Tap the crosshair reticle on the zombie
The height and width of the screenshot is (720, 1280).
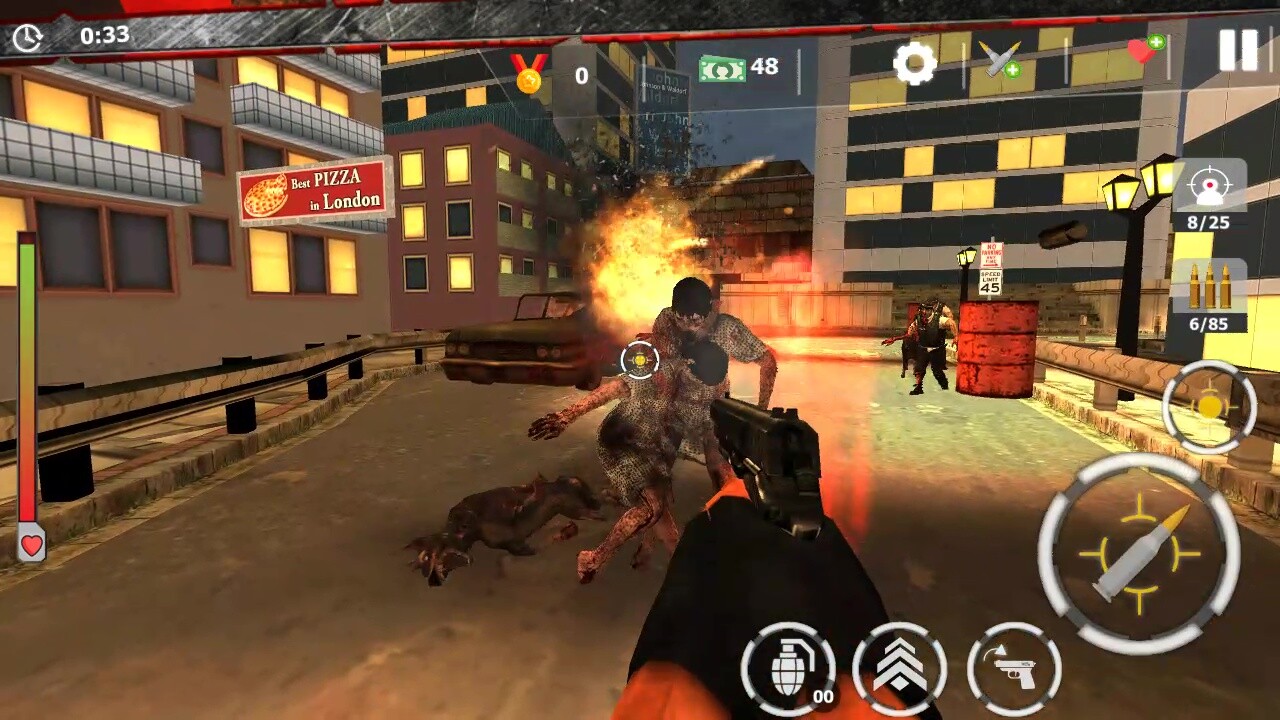639,361
